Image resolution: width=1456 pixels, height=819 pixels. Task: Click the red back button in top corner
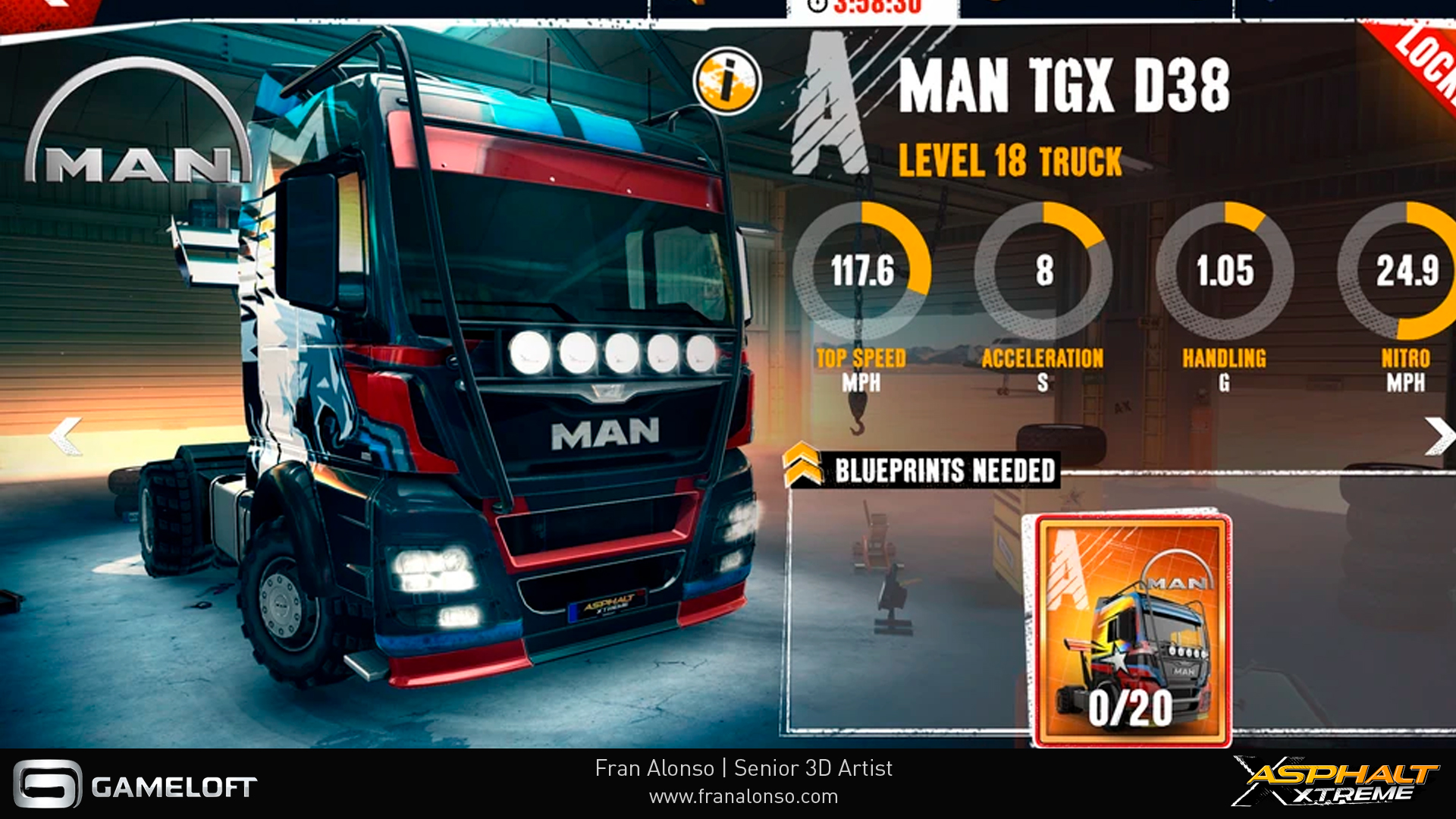[45, 9]
